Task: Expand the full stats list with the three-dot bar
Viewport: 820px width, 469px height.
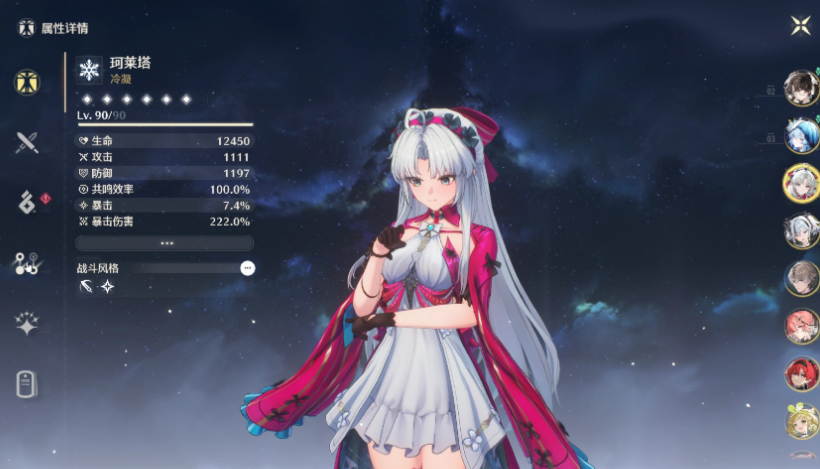Action: coord(165,243)
